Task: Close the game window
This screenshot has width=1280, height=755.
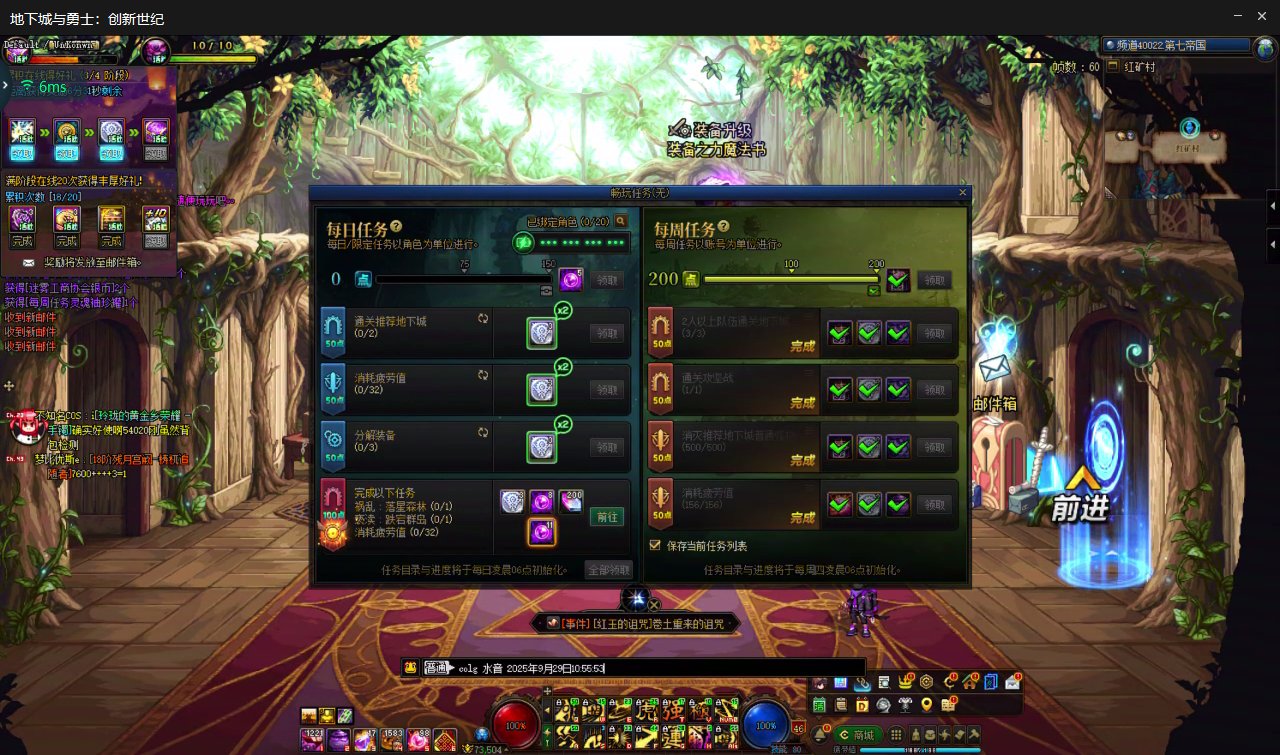Action: point(1263,16)
